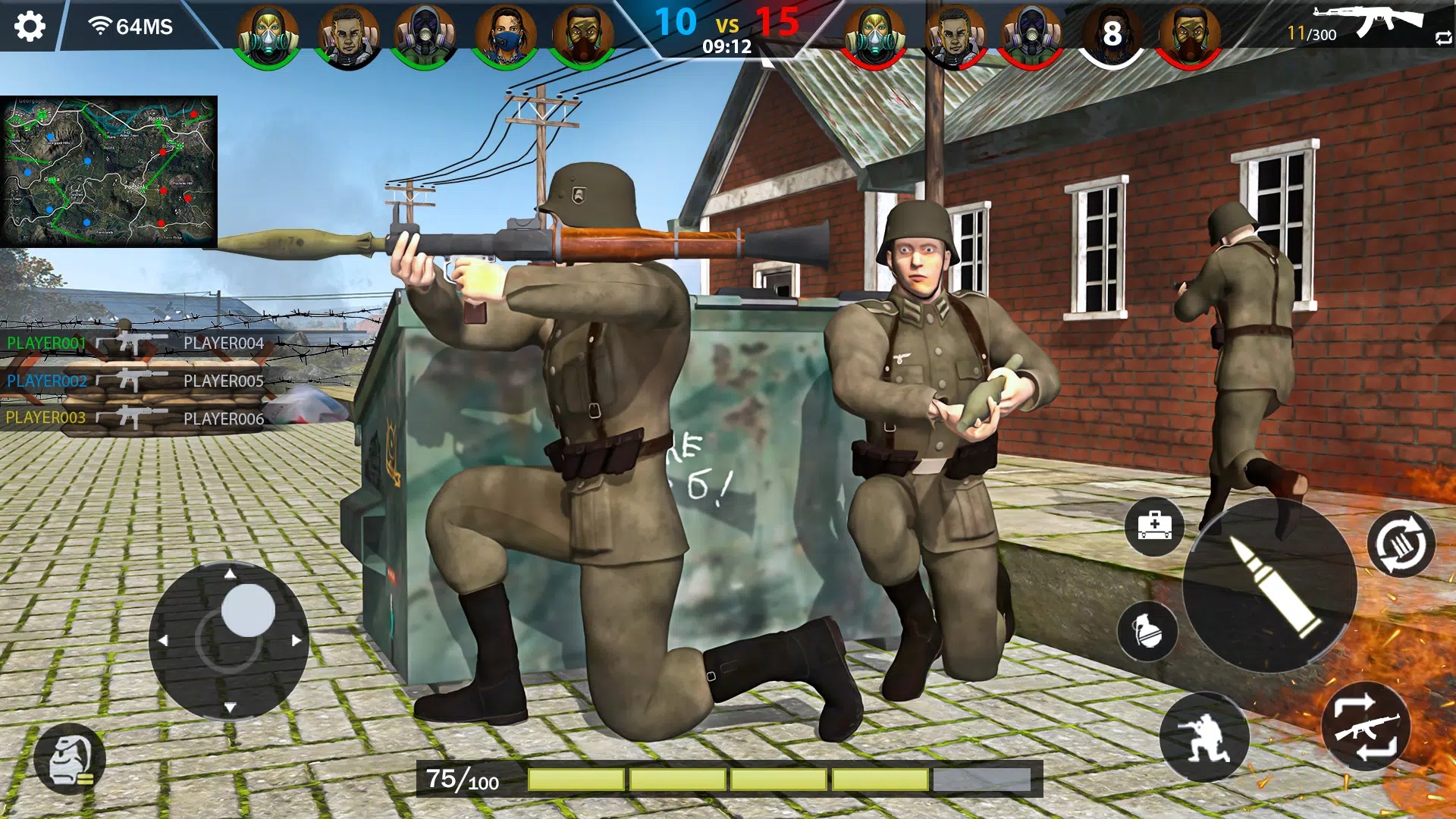
Task: Open the minimap
Action: tap(108, 171)
